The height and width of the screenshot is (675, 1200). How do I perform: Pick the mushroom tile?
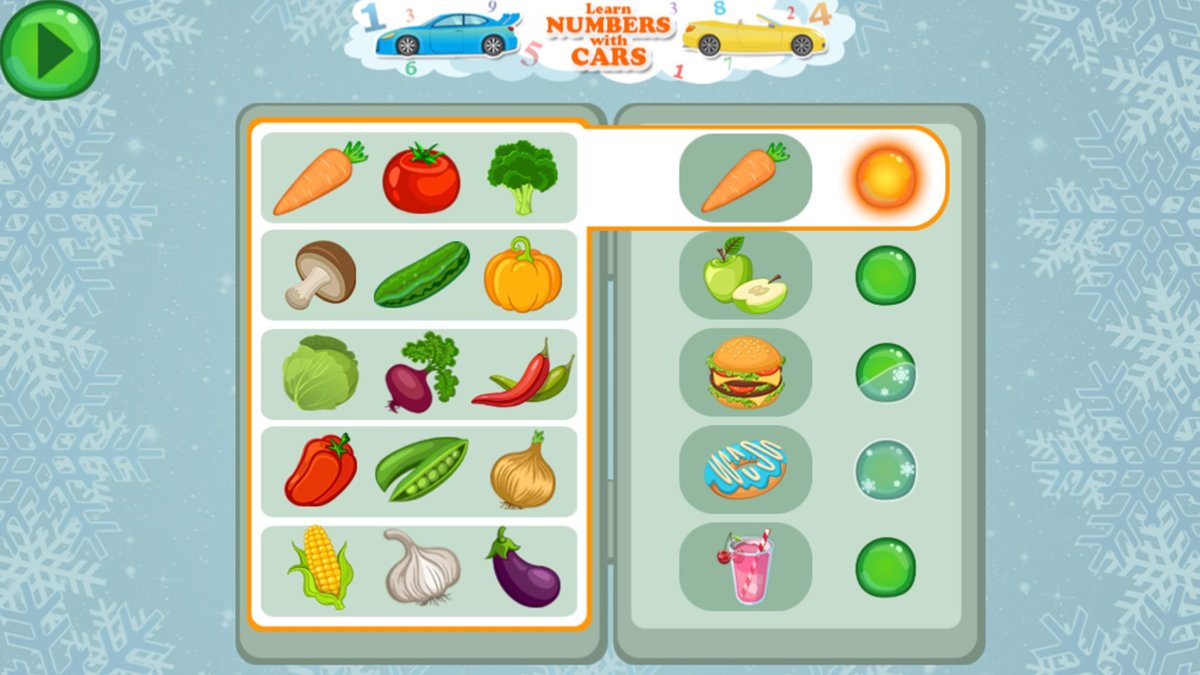tap(320, 275)
